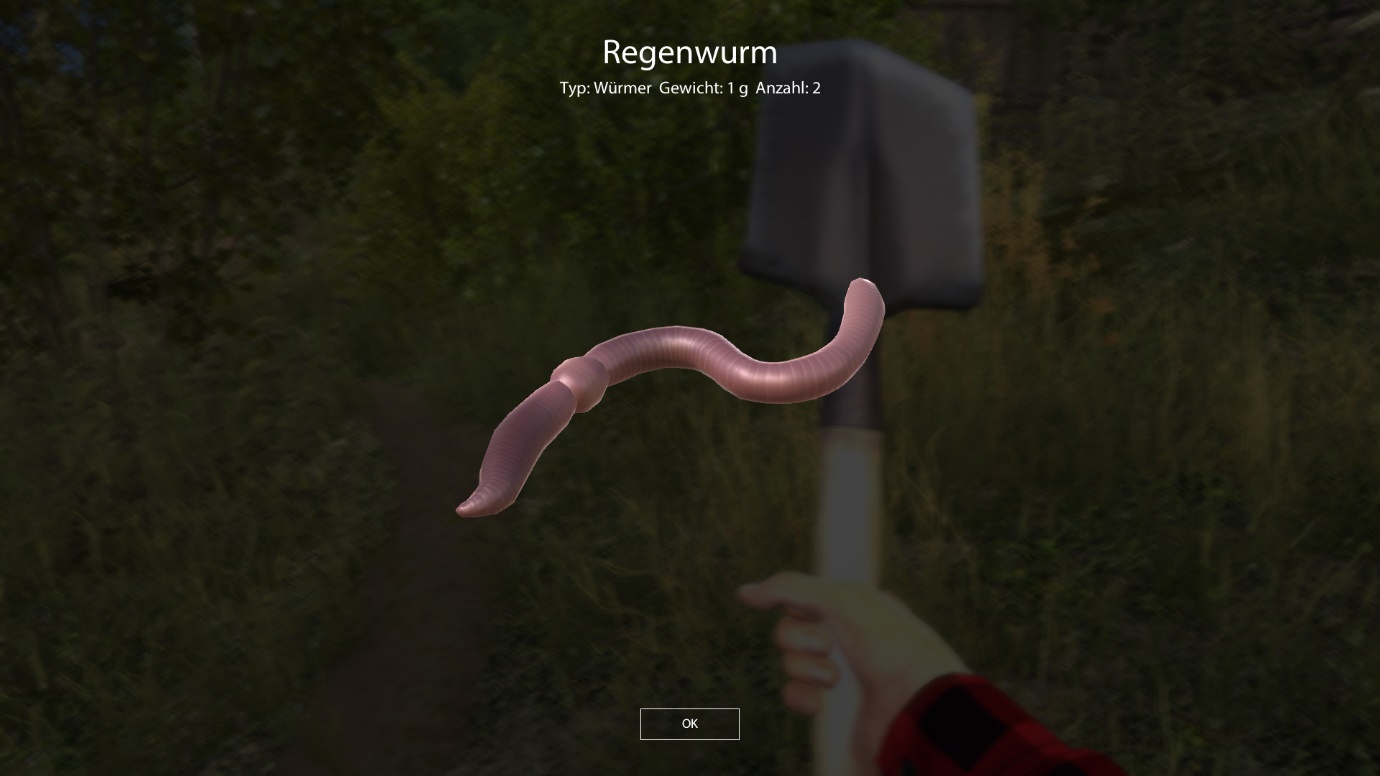Confirm the Regenwurm popup with OK

689,724
